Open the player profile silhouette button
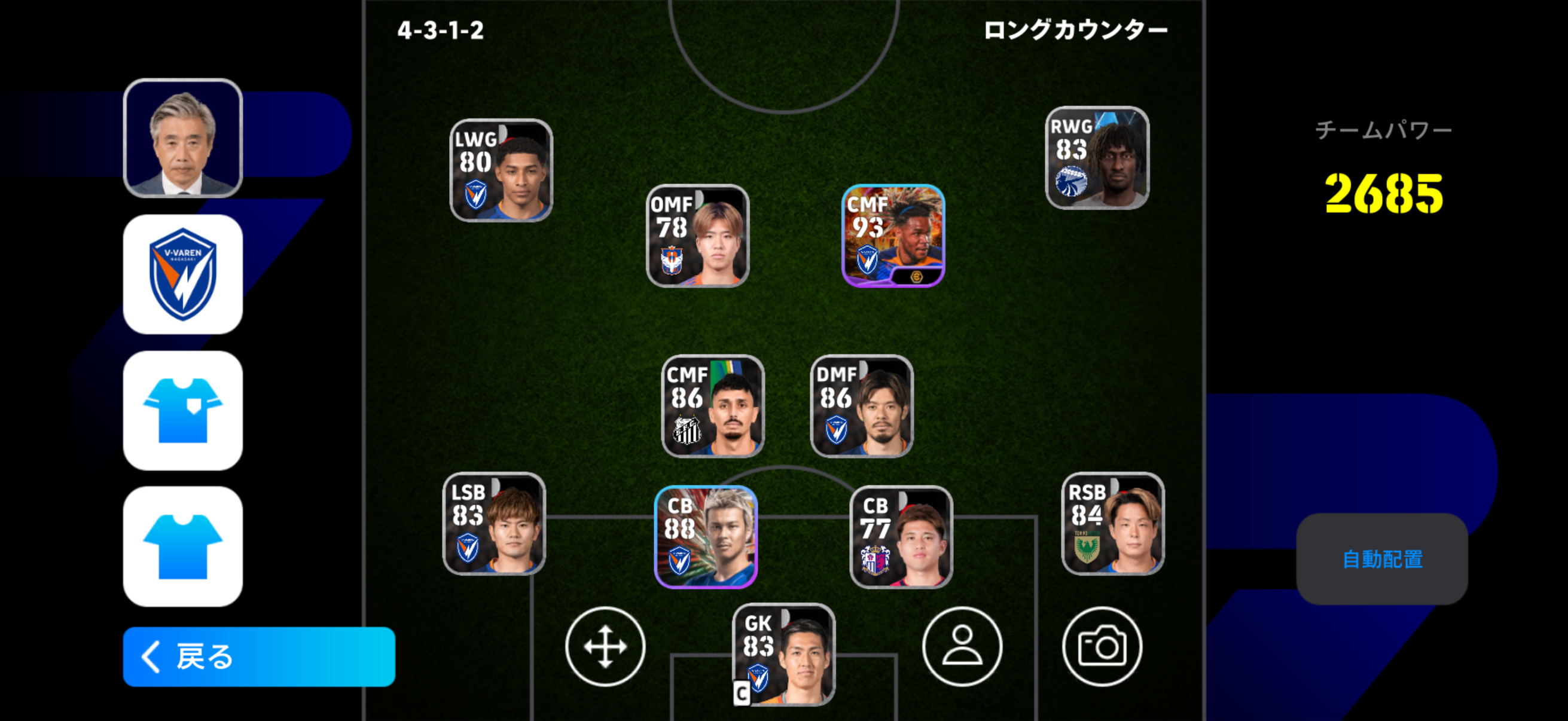This screenshot has height=721, width=1568. click(962, 646)
